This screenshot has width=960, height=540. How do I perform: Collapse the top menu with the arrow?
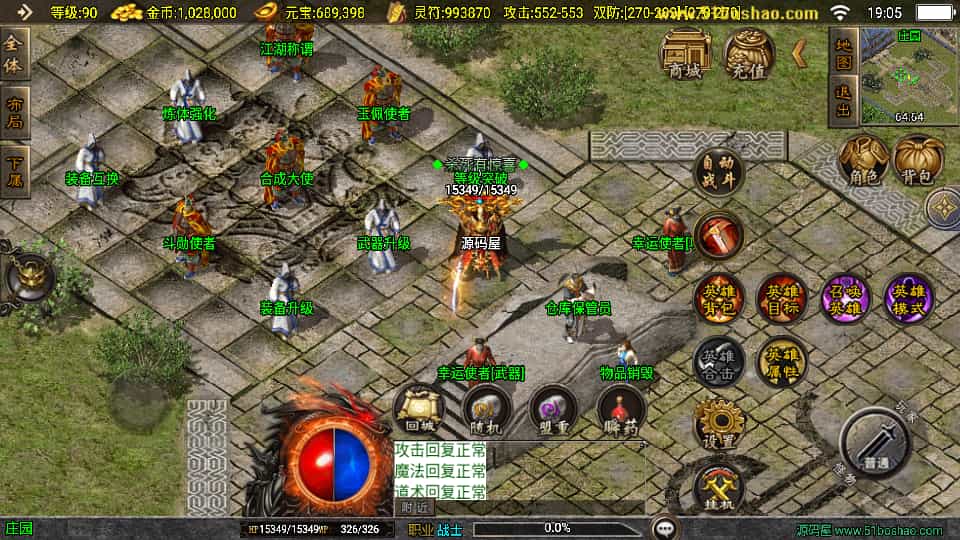(x=800, y=54)
